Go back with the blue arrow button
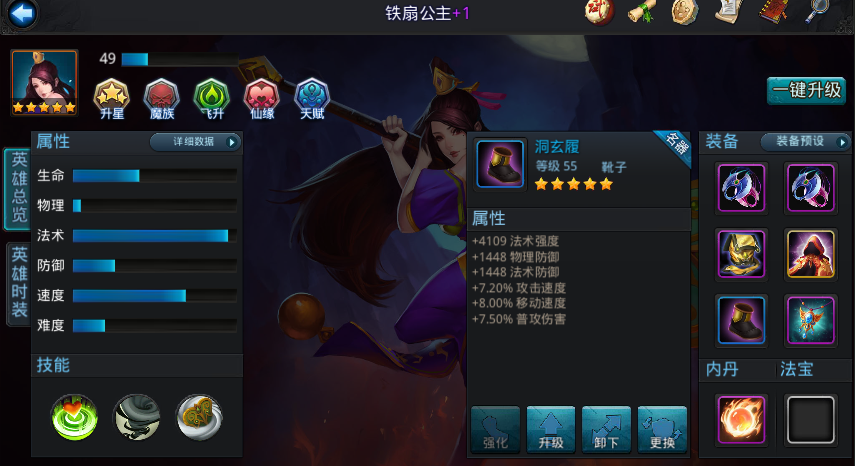The width and height of the screenshot is (855, 466). (x=21, y=13)
